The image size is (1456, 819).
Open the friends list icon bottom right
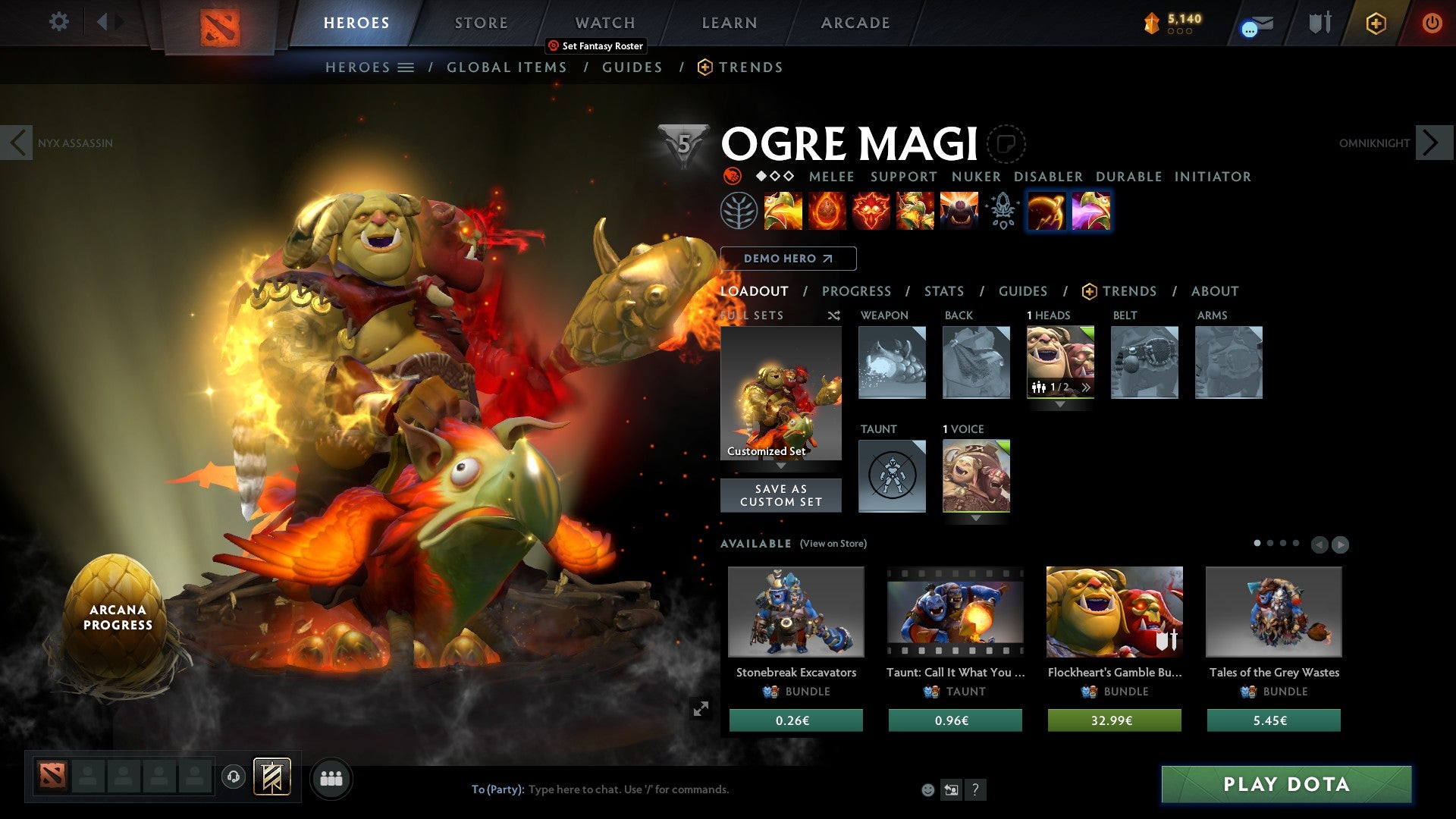(331, 778)
